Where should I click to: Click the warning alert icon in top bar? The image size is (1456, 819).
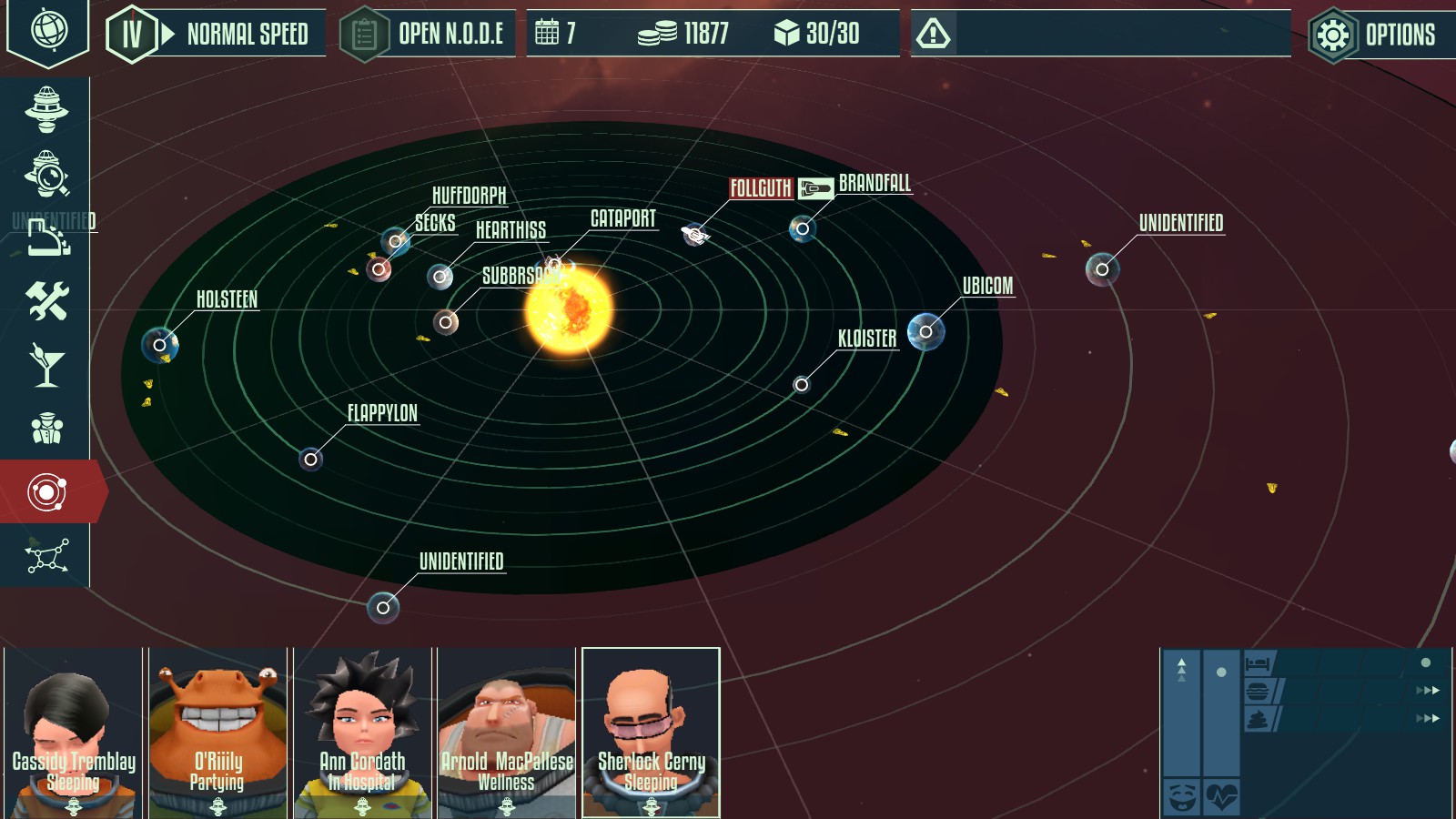point(935,35)
